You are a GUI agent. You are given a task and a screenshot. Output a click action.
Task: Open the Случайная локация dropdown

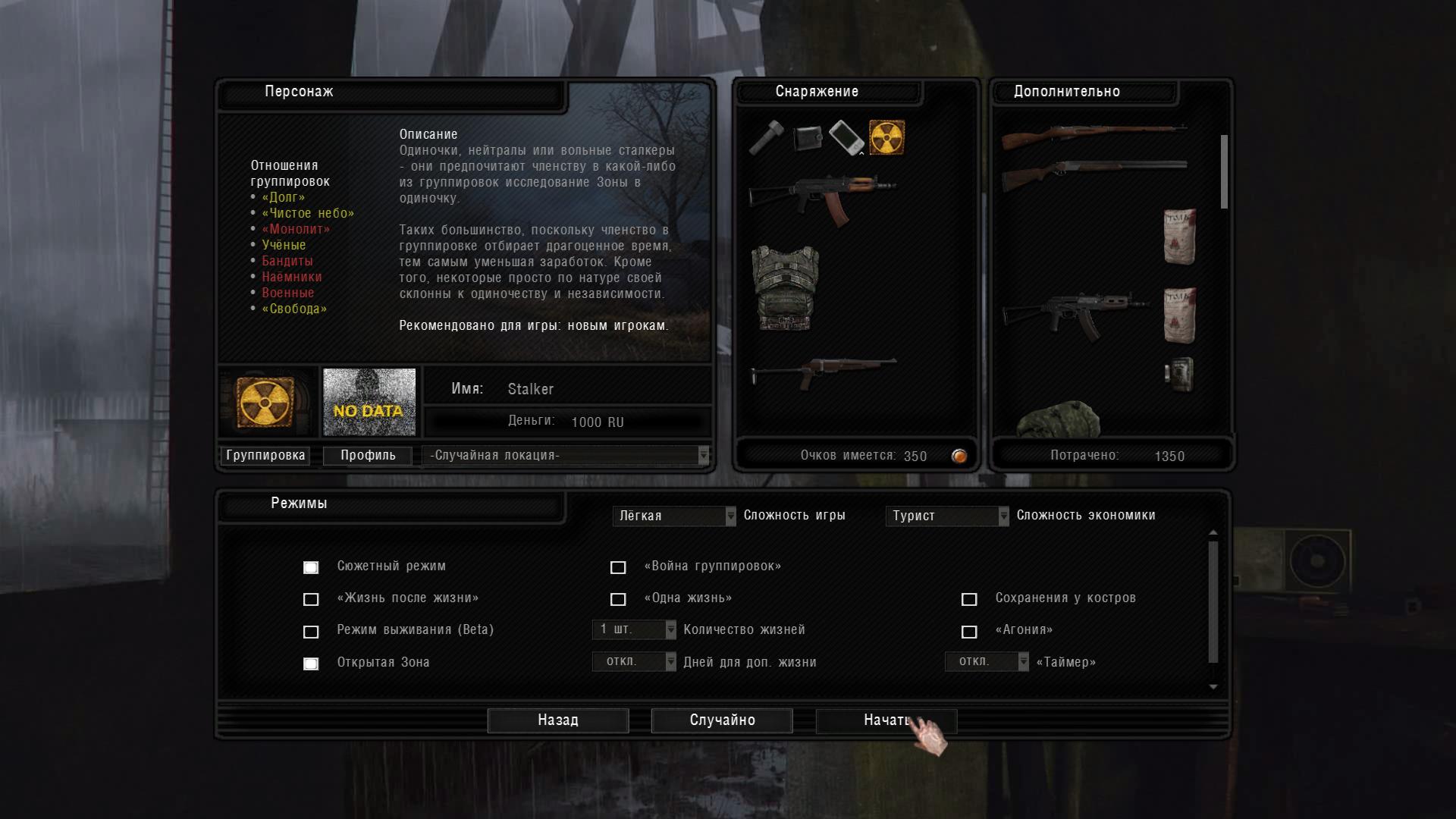(566, 455)
